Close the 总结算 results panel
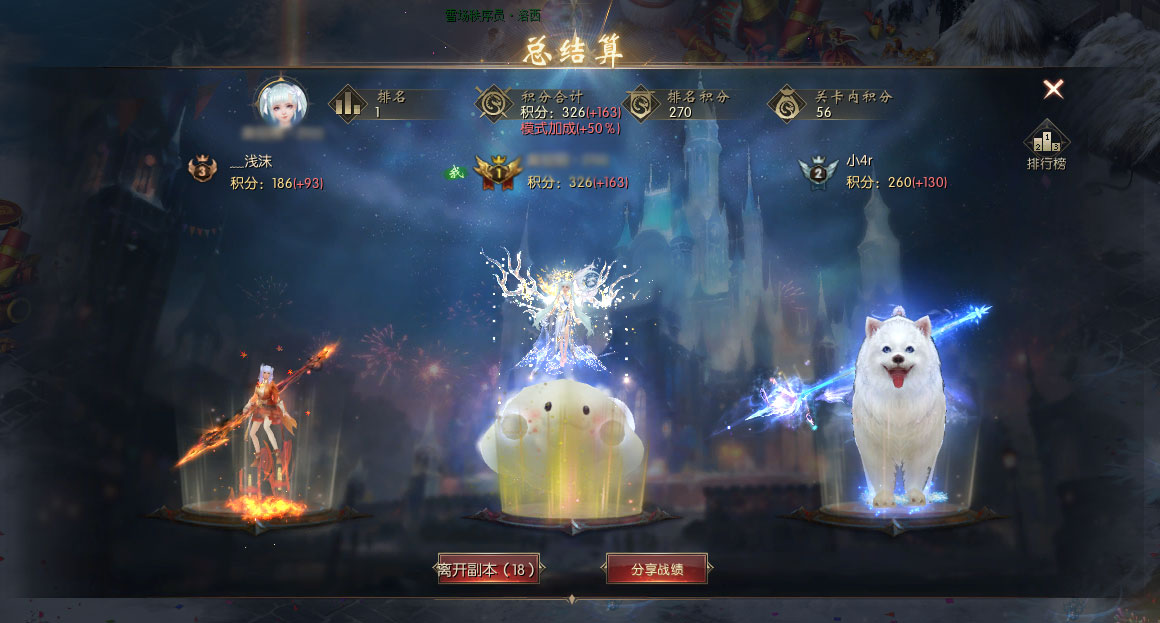1160x623 pixels. pos(1053,90)
